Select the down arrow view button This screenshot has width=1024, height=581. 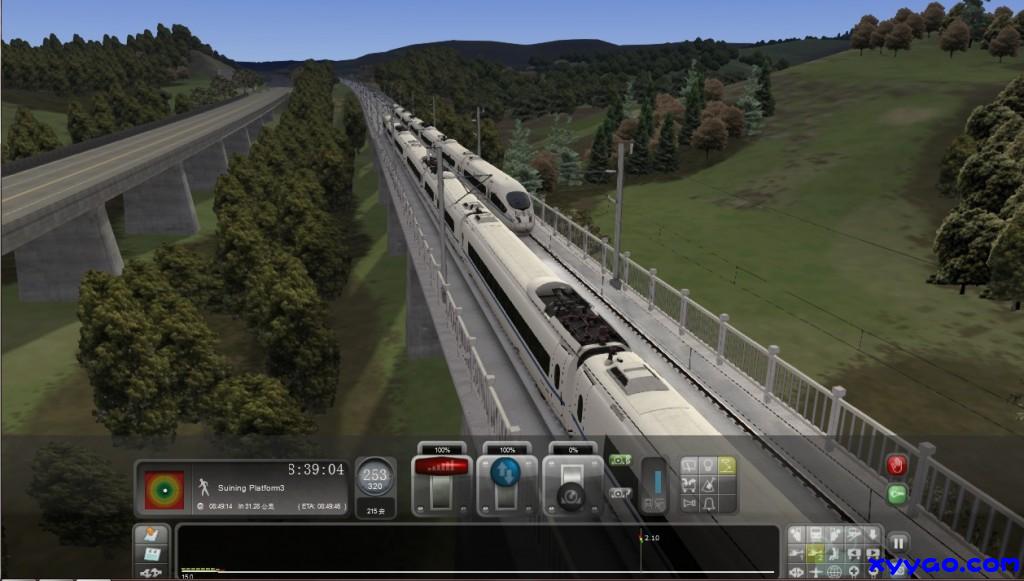coord(874,535)
